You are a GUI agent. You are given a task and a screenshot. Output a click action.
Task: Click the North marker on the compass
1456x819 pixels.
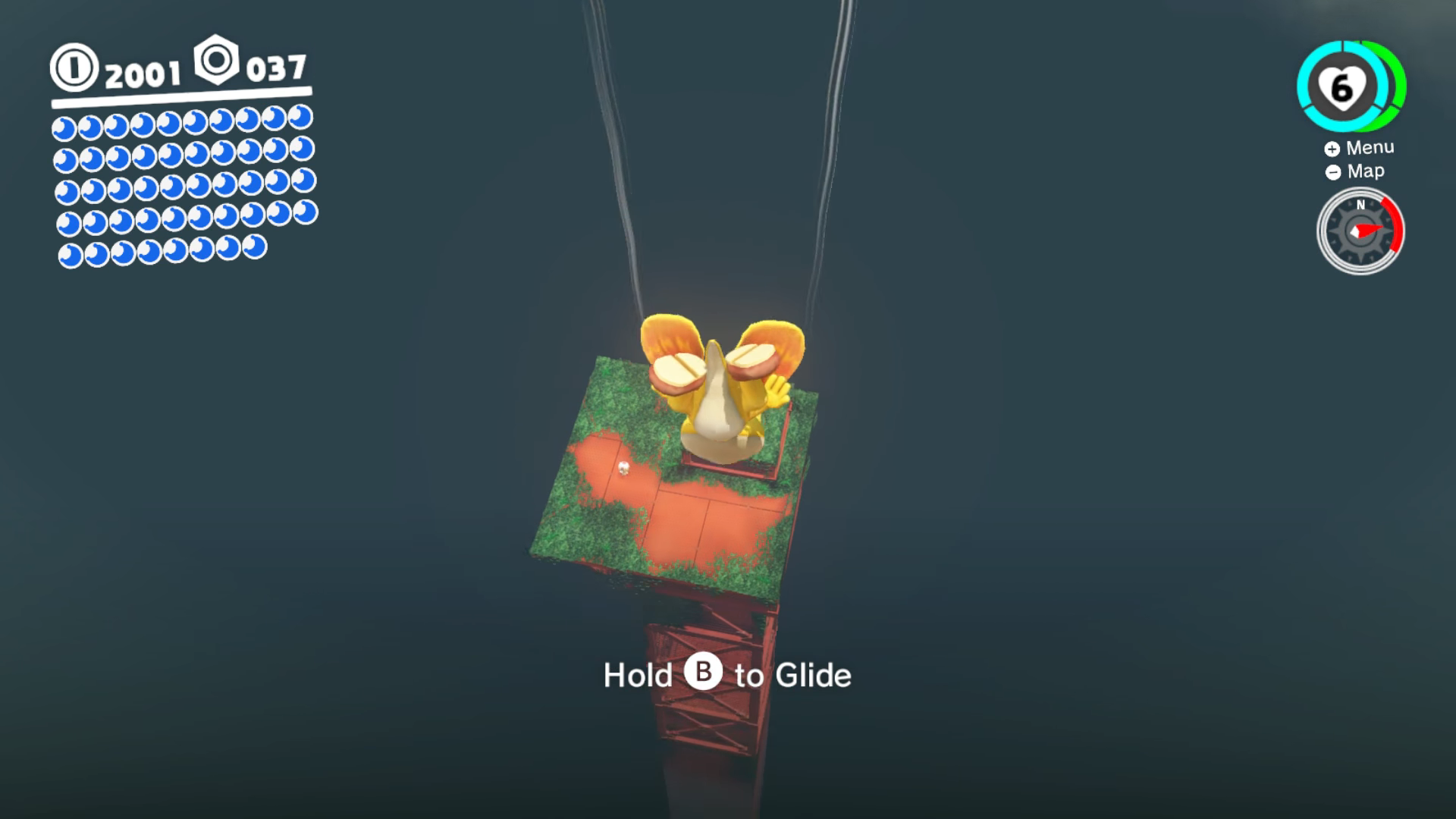coord(1360,205)
